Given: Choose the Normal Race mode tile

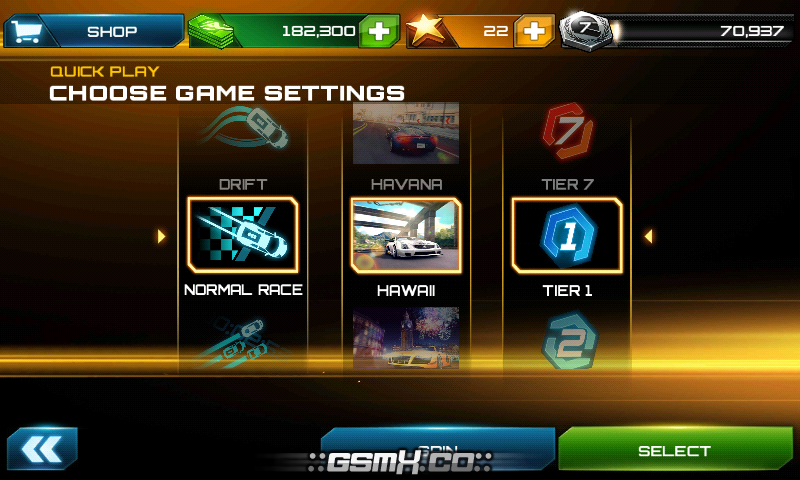Looking at the screenshot, I should [x=243, y=236].
